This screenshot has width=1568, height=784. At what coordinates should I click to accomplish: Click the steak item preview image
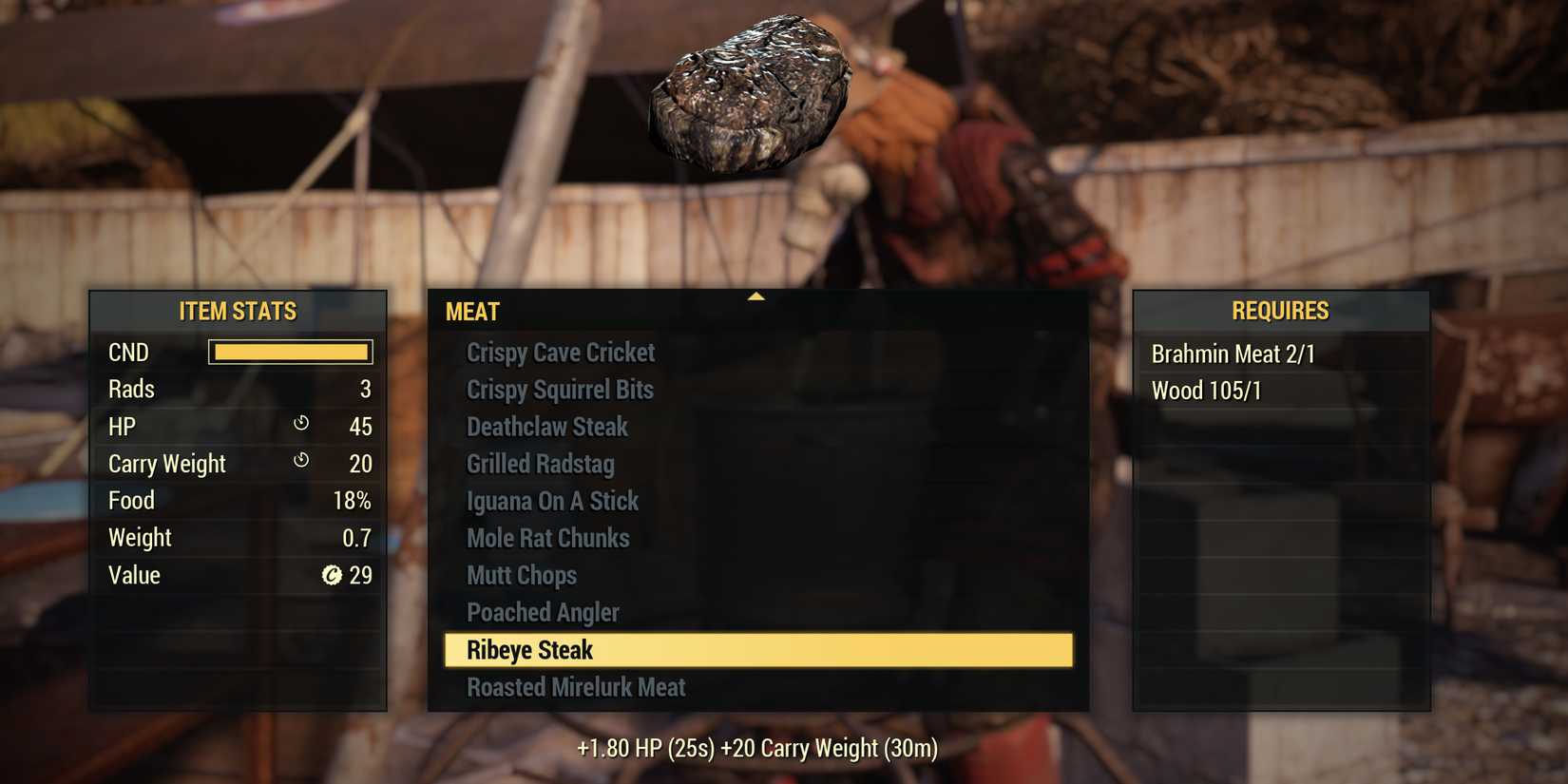tap(751, 90)
